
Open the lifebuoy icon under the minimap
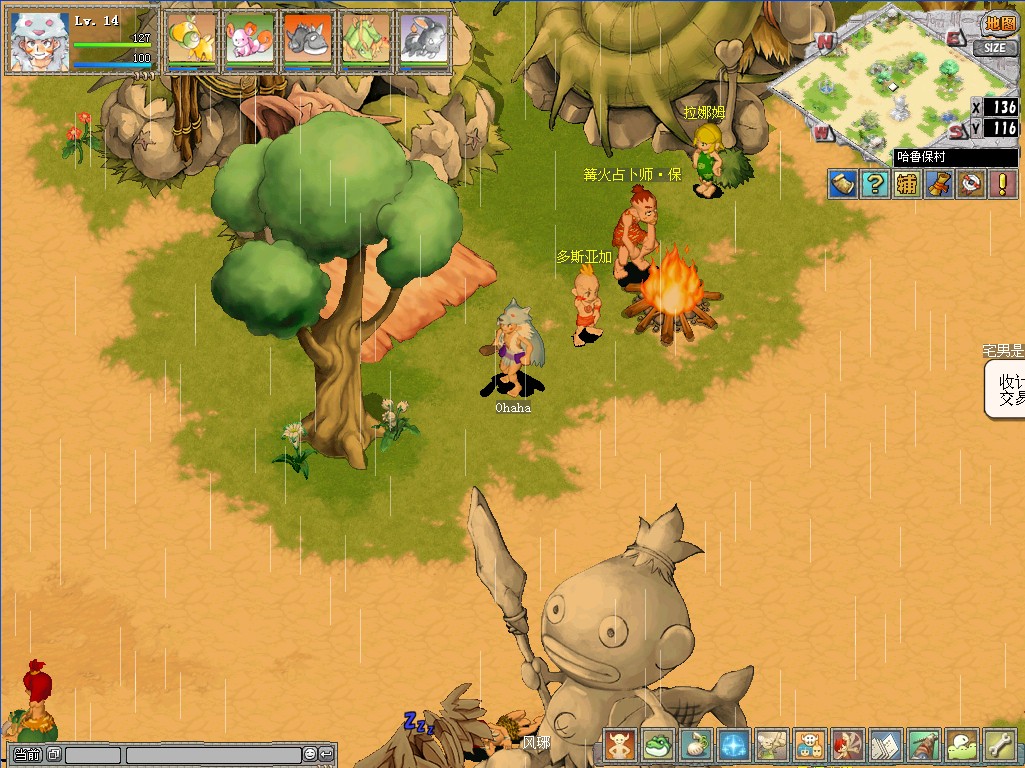970,184
